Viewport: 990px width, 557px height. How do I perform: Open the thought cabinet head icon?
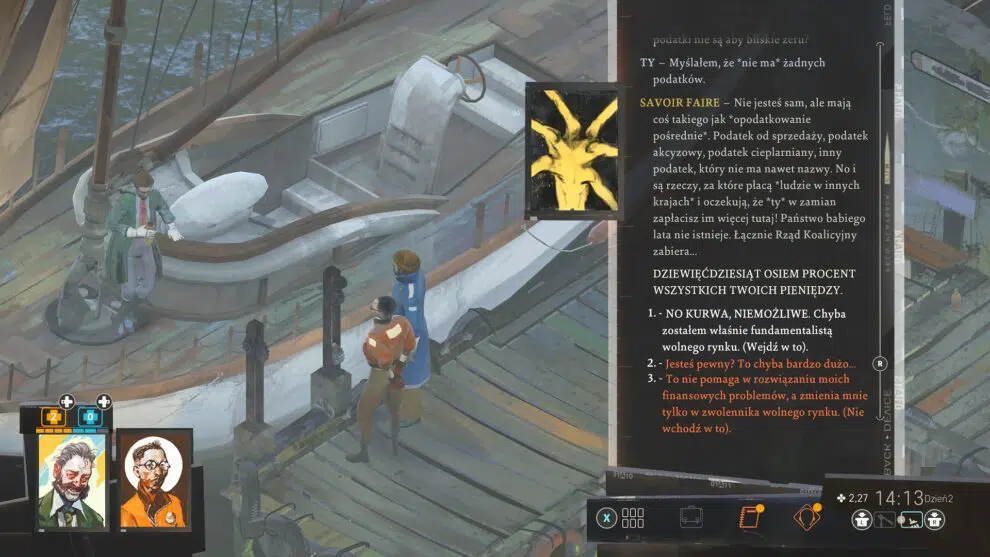pos(806,518)
